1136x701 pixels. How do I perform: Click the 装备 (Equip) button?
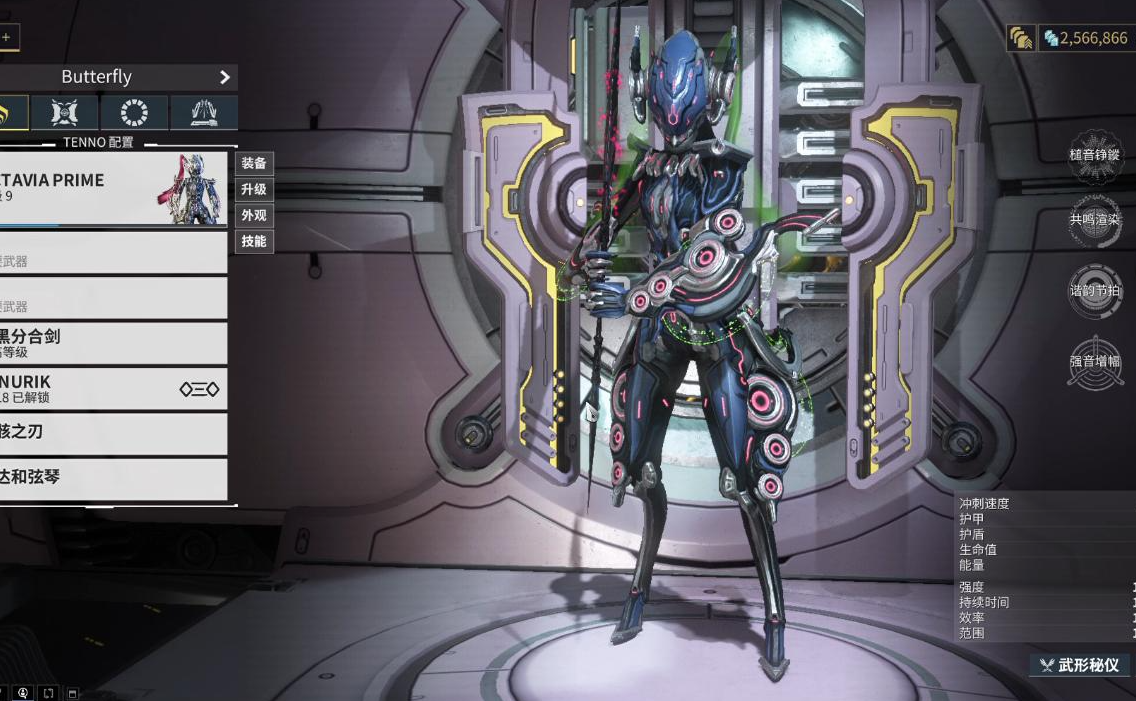pos(254,163)
